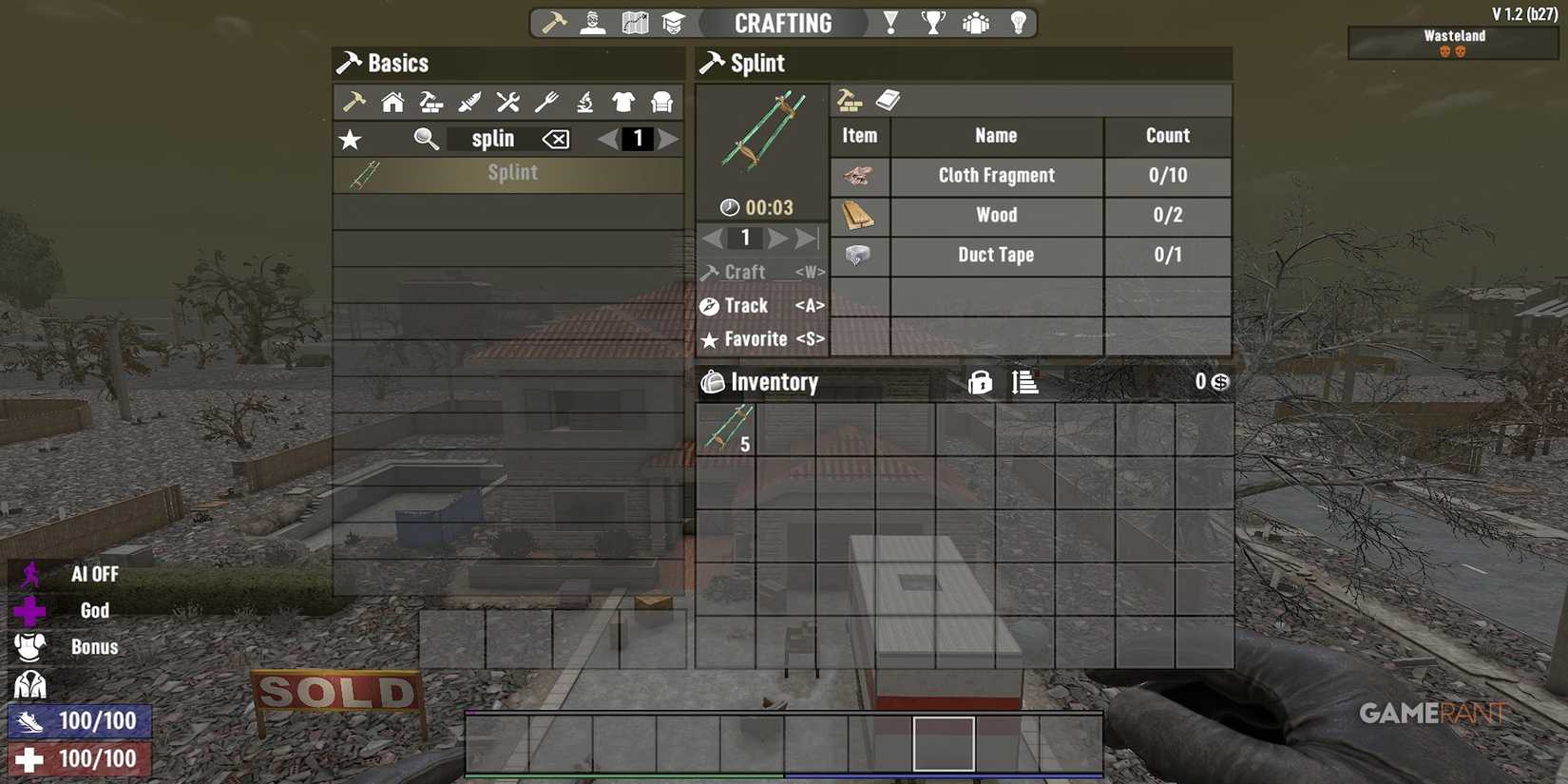Toggle the inventory lock icon
Image resolution: width=1568 pixels, height=784 pixels.
pos(979,382)
